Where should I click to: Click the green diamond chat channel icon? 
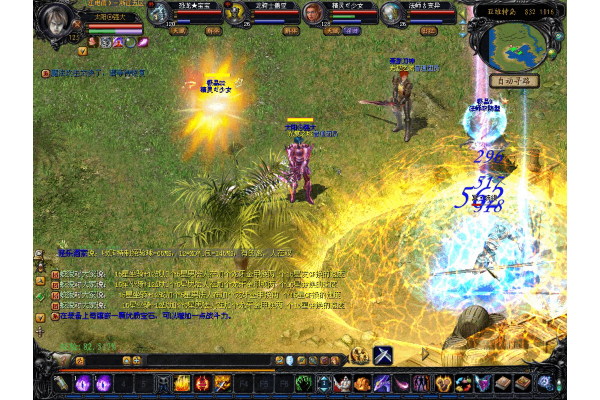click(x=38, y=296)
